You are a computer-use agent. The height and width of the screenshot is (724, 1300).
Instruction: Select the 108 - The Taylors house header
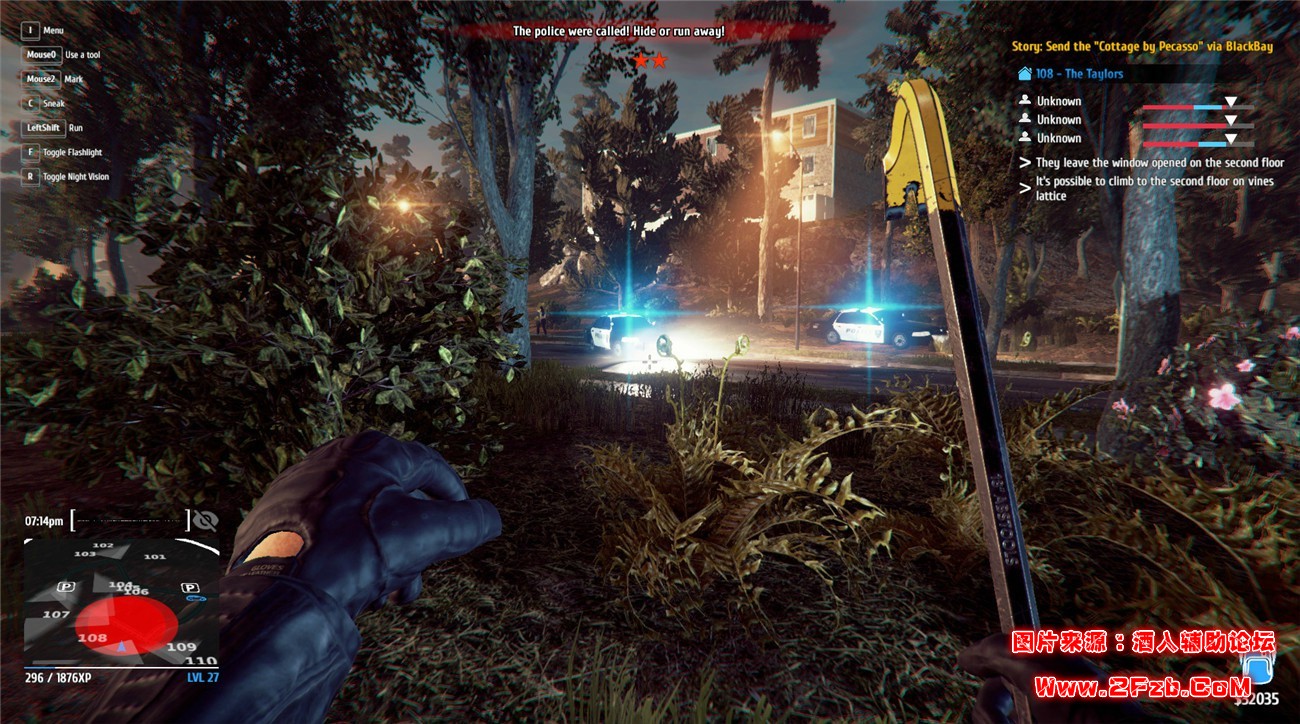pos(1079,74)
